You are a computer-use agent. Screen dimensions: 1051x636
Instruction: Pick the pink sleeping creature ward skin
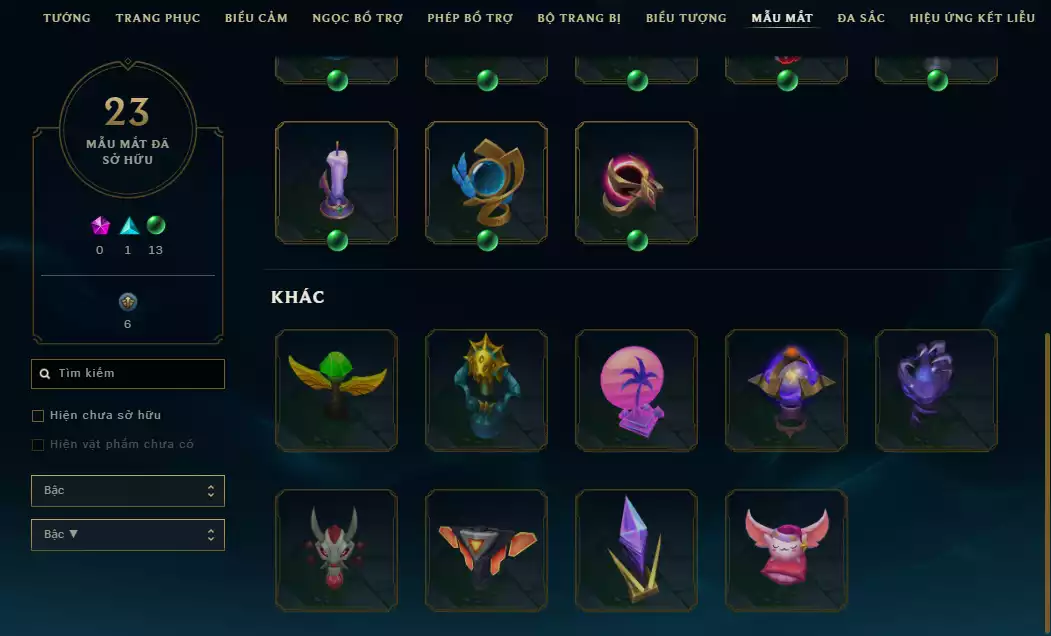pyautogui.click(x=786, y=550)
